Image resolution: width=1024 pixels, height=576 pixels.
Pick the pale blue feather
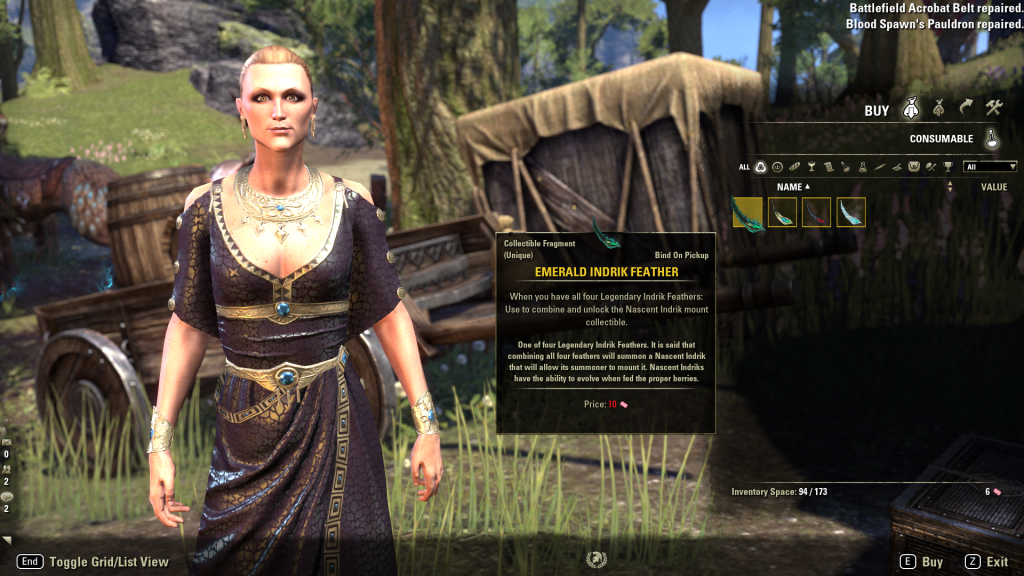point(851,212)
